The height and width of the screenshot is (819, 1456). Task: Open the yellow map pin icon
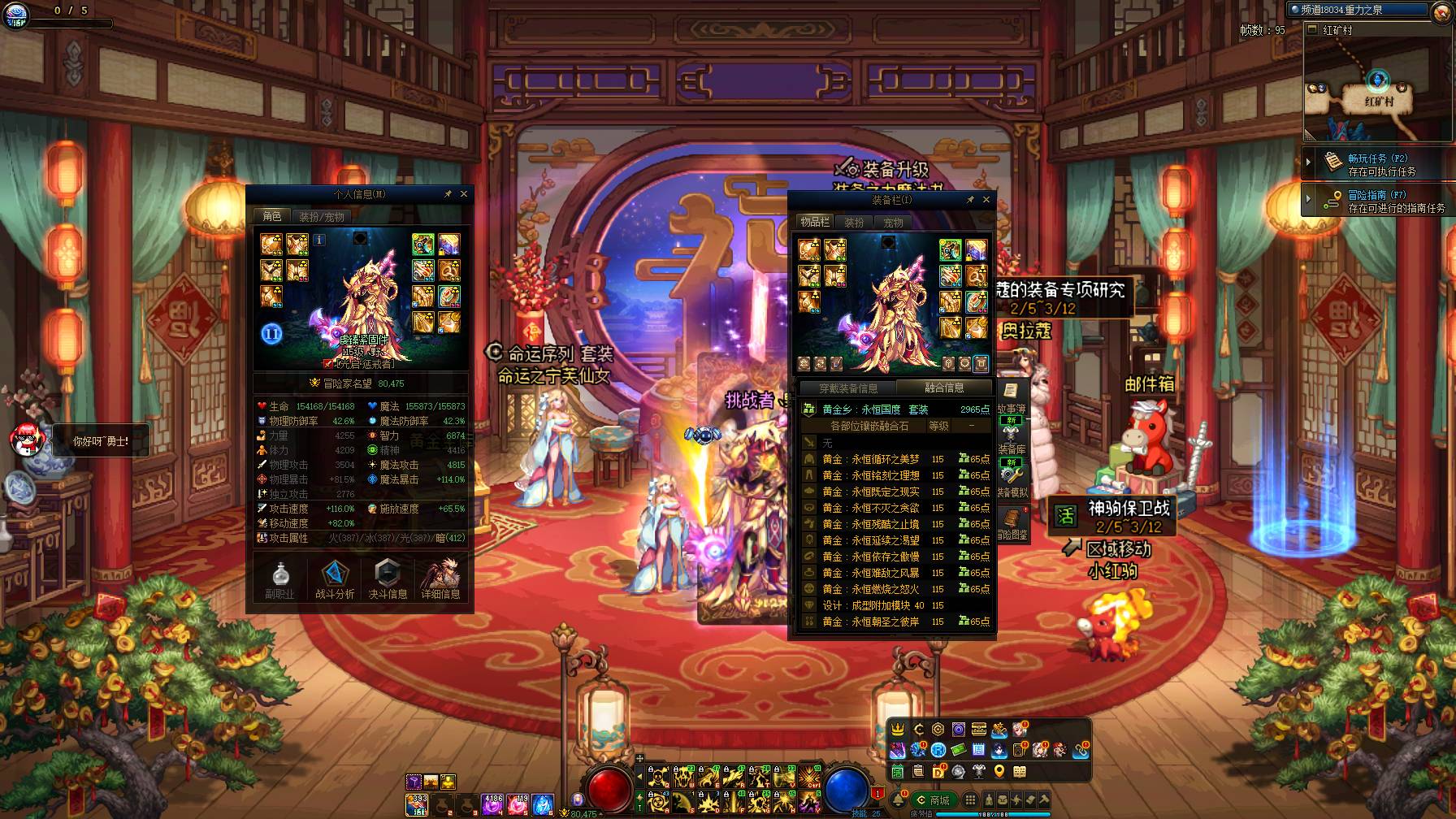pos(999,771)
